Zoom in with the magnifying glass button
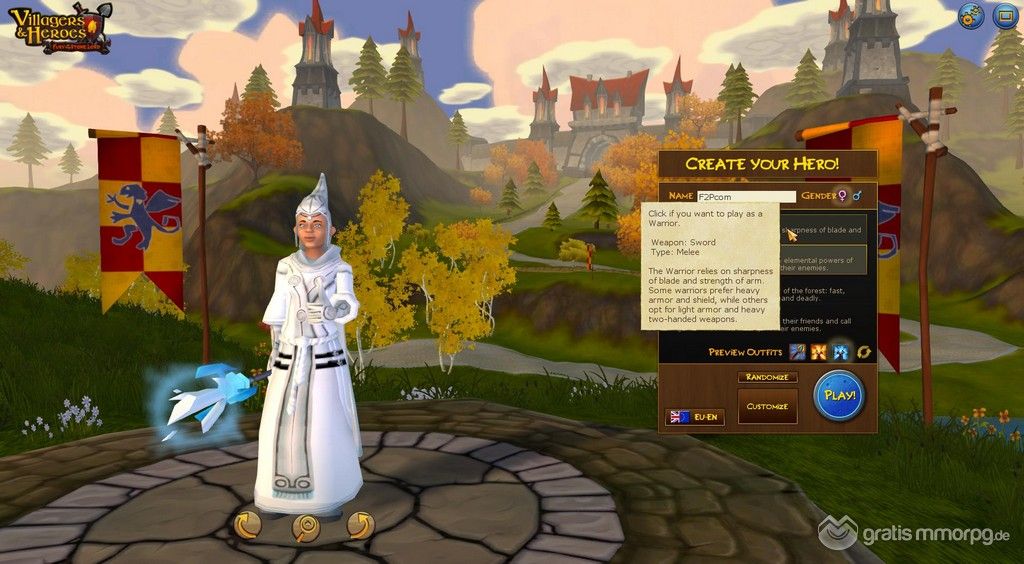 pyautogui.click(x=305, y=524)
